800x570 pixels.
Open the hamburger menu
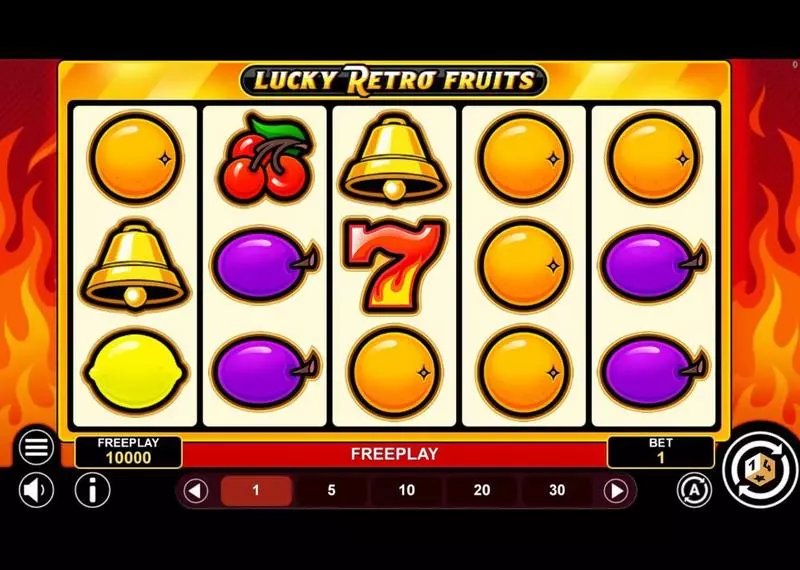(36, 448)
